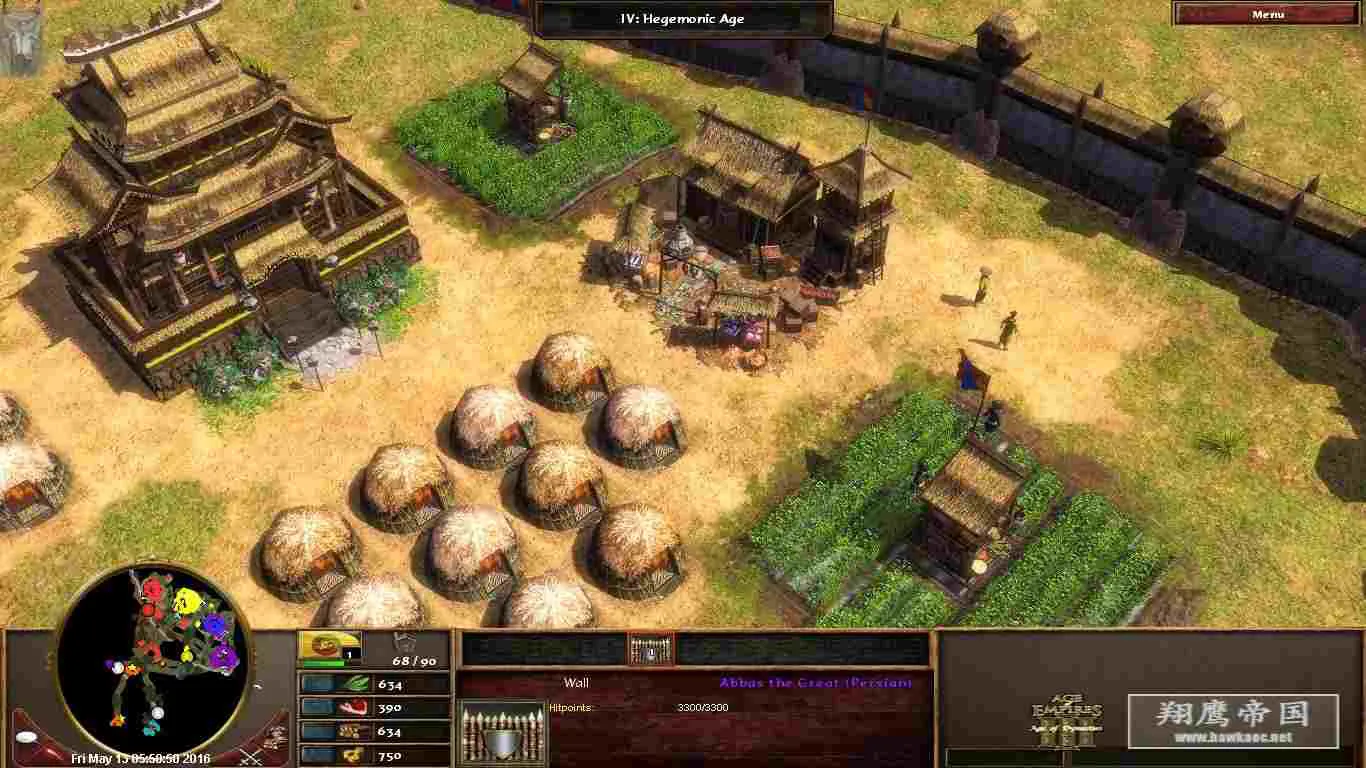This screenshot has height=768, width=1366.
Task: Open the Menu in the top-right corner
Action: pyautogui.click(x=1268, y=14)
